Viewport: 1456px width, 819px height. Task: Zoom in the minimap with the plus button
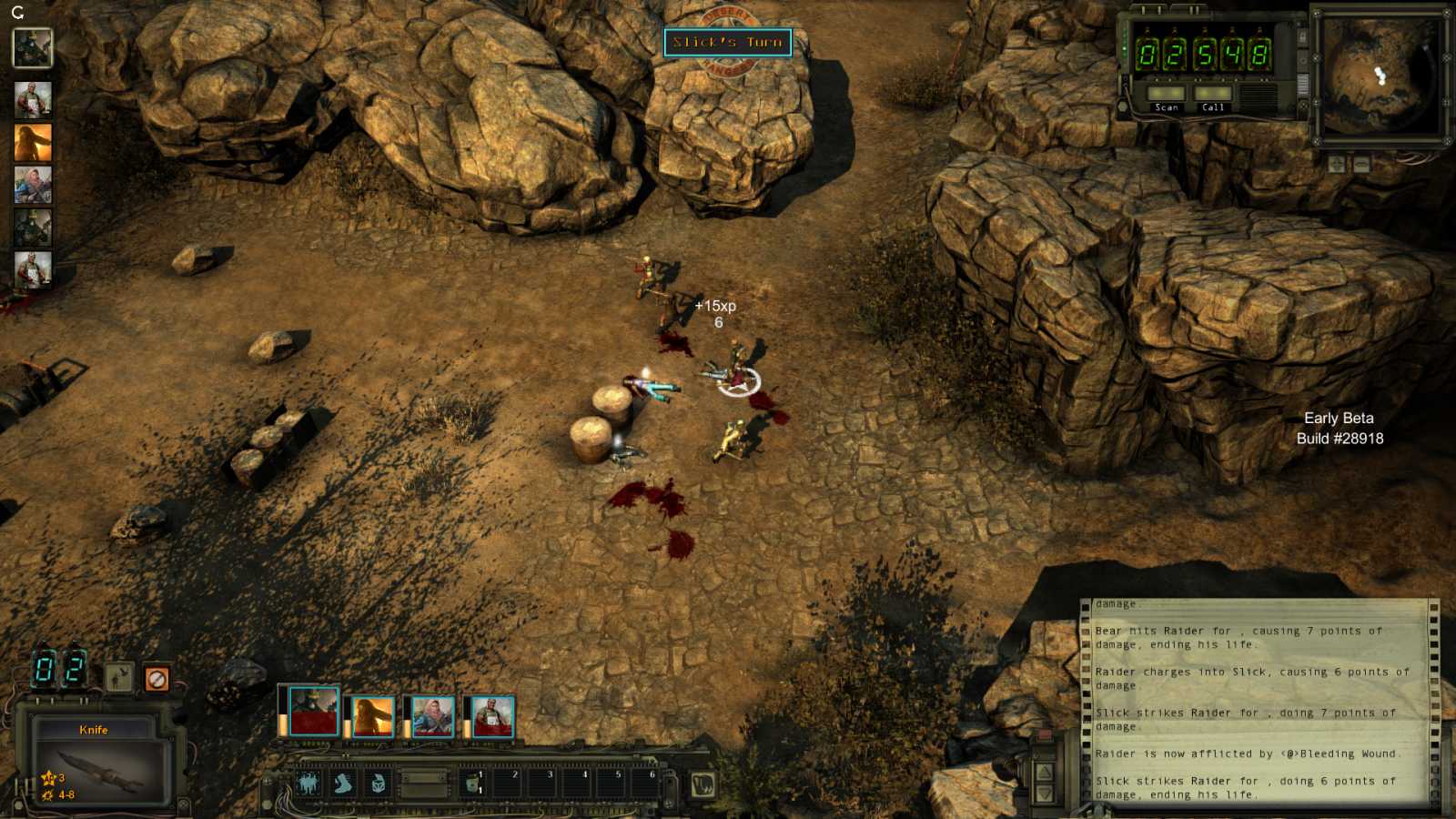click(1336, 165)
